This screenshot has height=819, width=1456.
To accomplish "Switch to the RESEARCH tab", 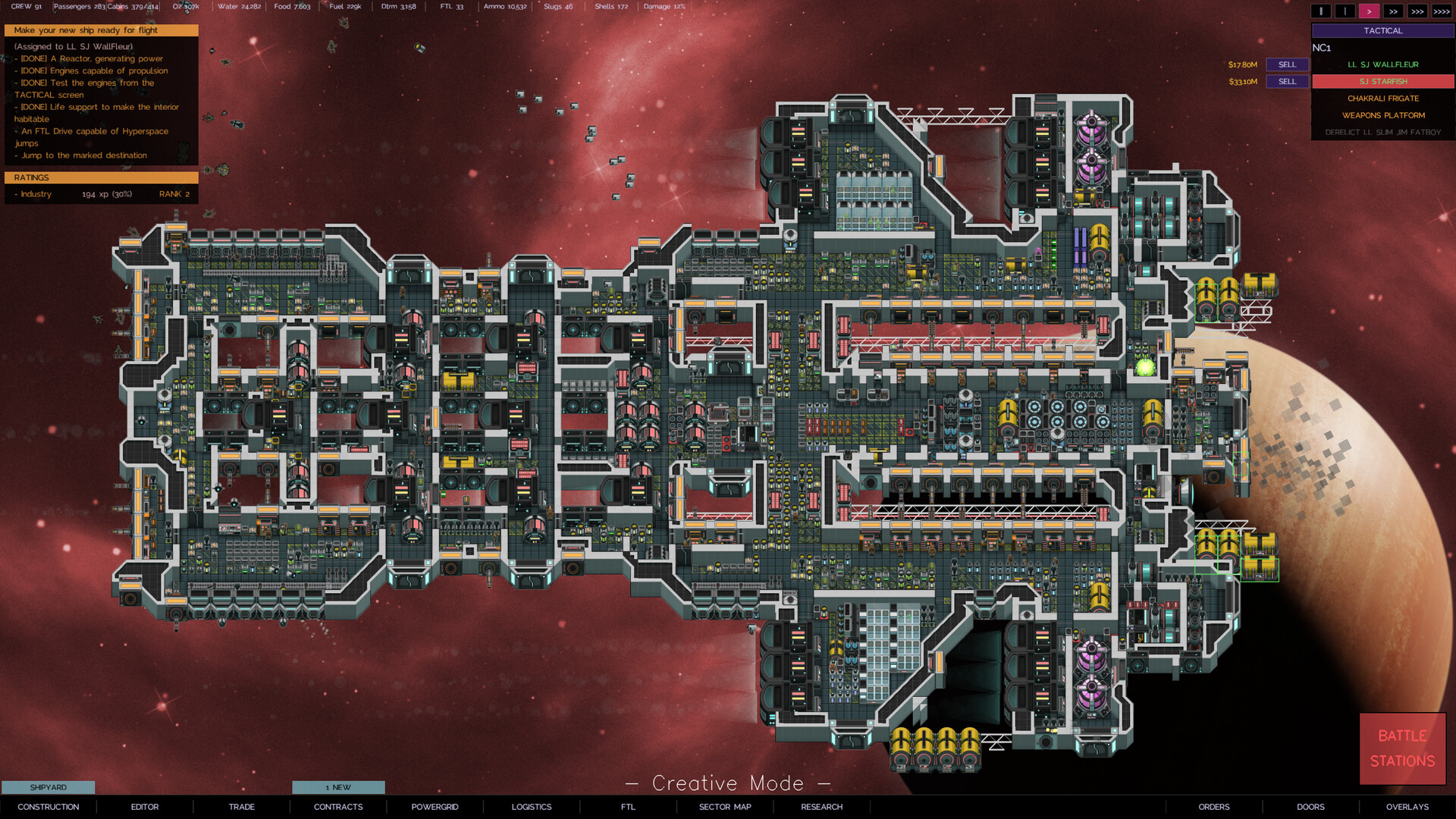I will 821,807.
